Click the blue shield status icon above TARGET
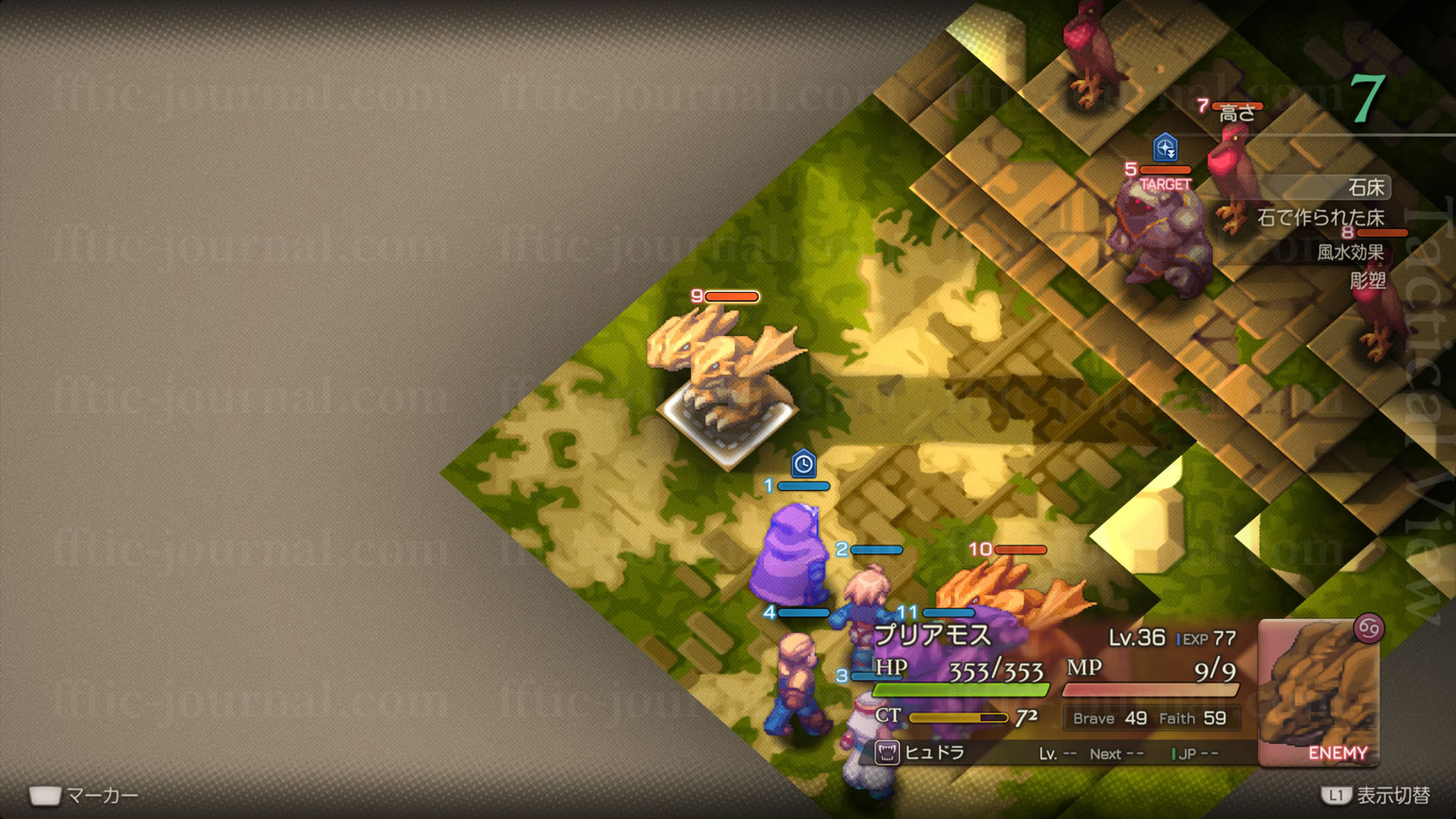 pos(1166,148)
